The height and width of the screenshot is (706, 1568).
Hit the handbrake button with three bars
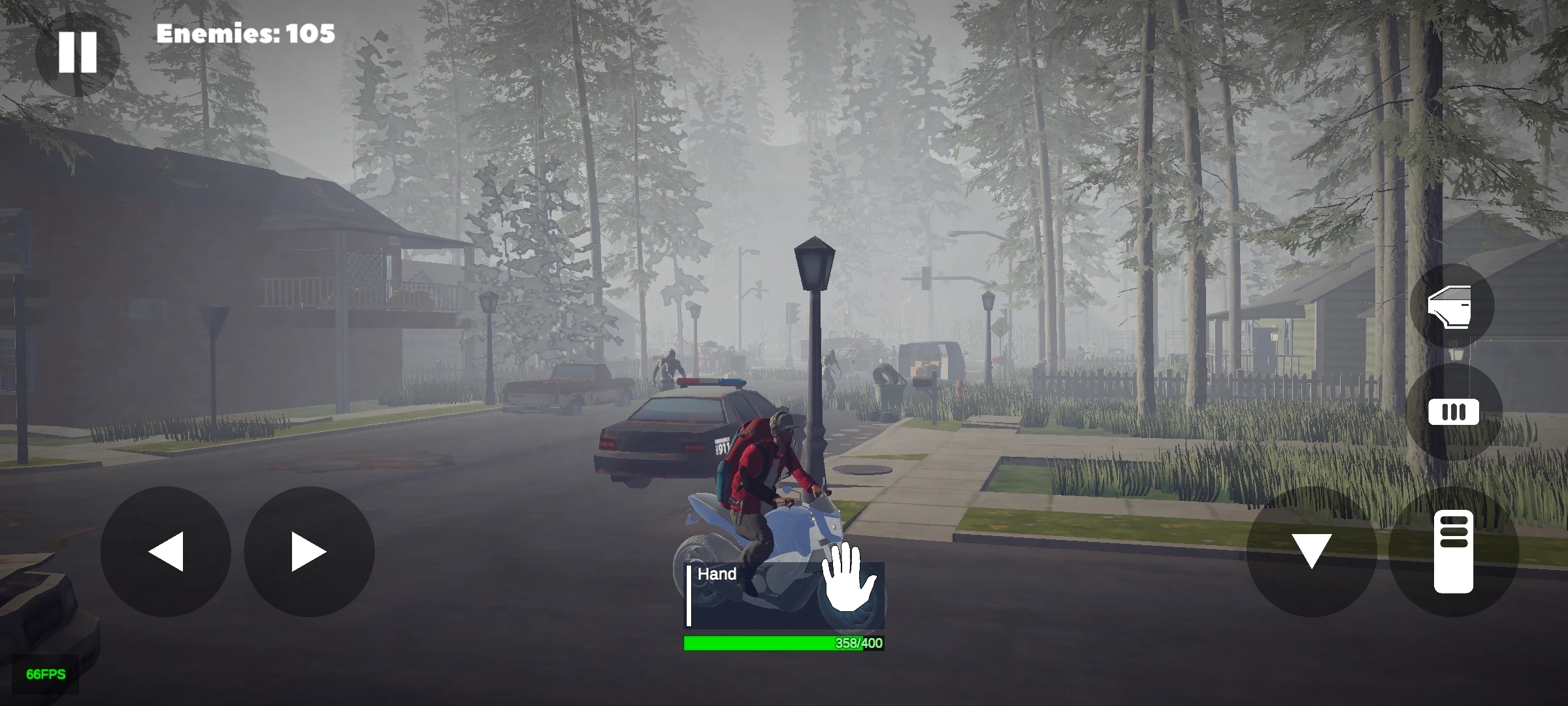(x=1454, y=412)
